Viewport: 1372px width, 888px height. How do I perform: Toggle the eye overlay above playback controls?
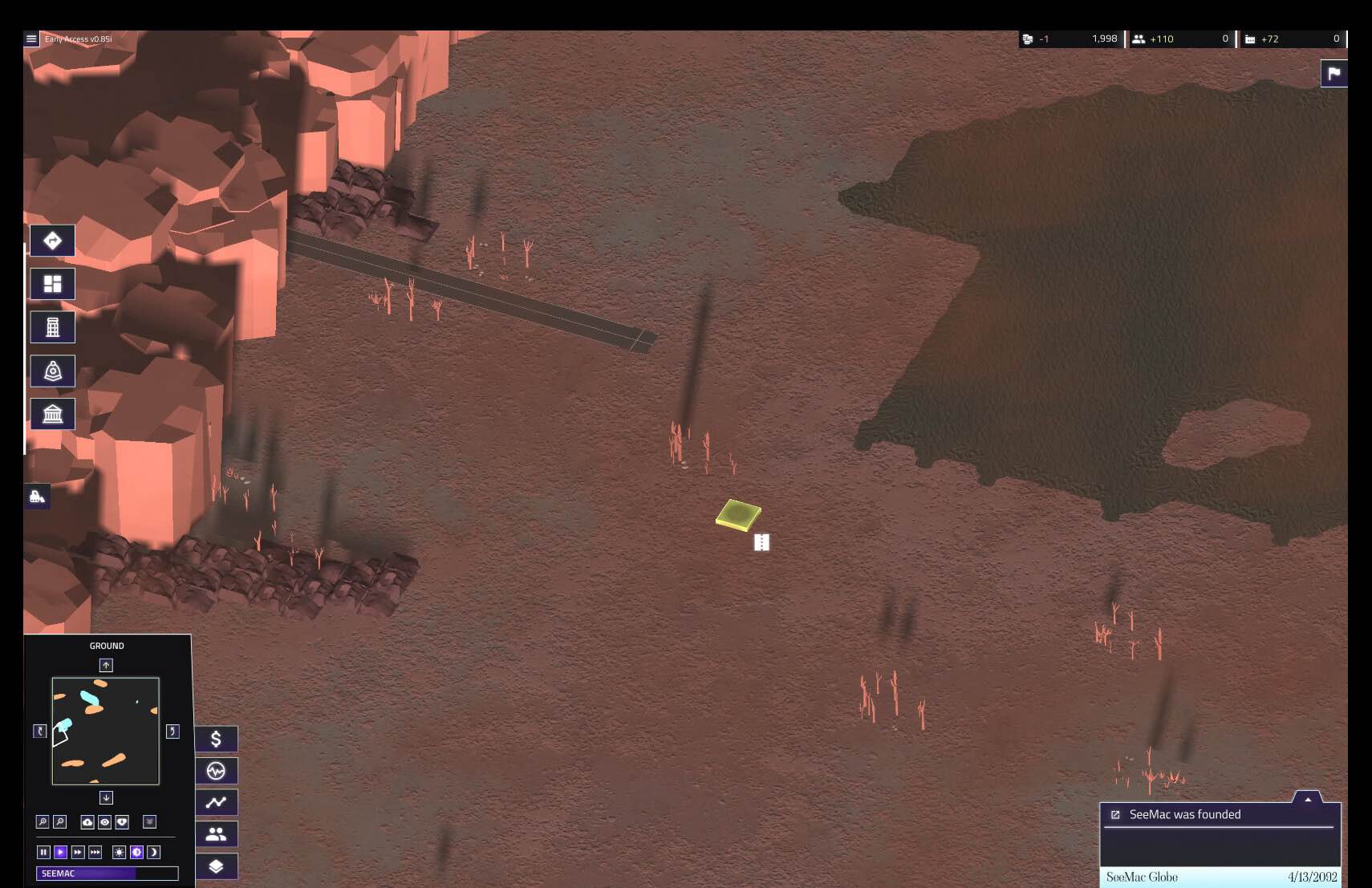coord(105,822)
